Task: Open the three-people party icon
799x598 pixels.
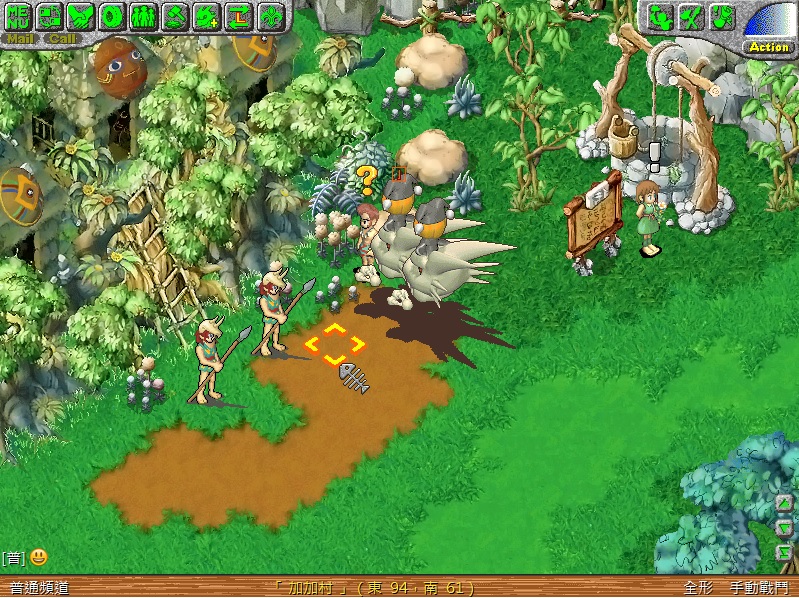Action: click(x=144, y=16)
